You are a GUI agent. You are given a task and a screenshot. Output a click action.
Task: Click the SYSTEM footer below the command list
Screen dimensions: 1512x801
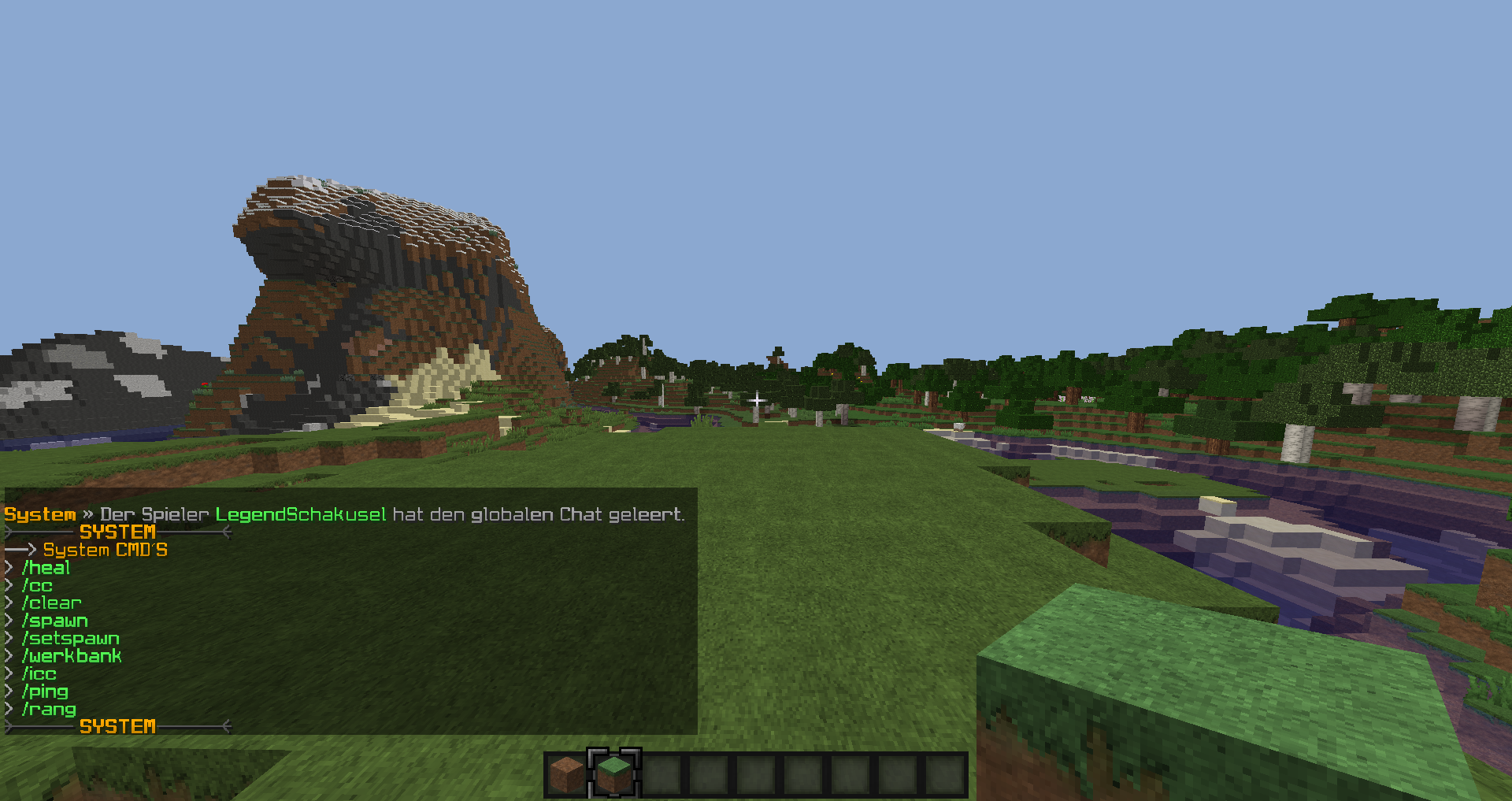pos(117,726)
